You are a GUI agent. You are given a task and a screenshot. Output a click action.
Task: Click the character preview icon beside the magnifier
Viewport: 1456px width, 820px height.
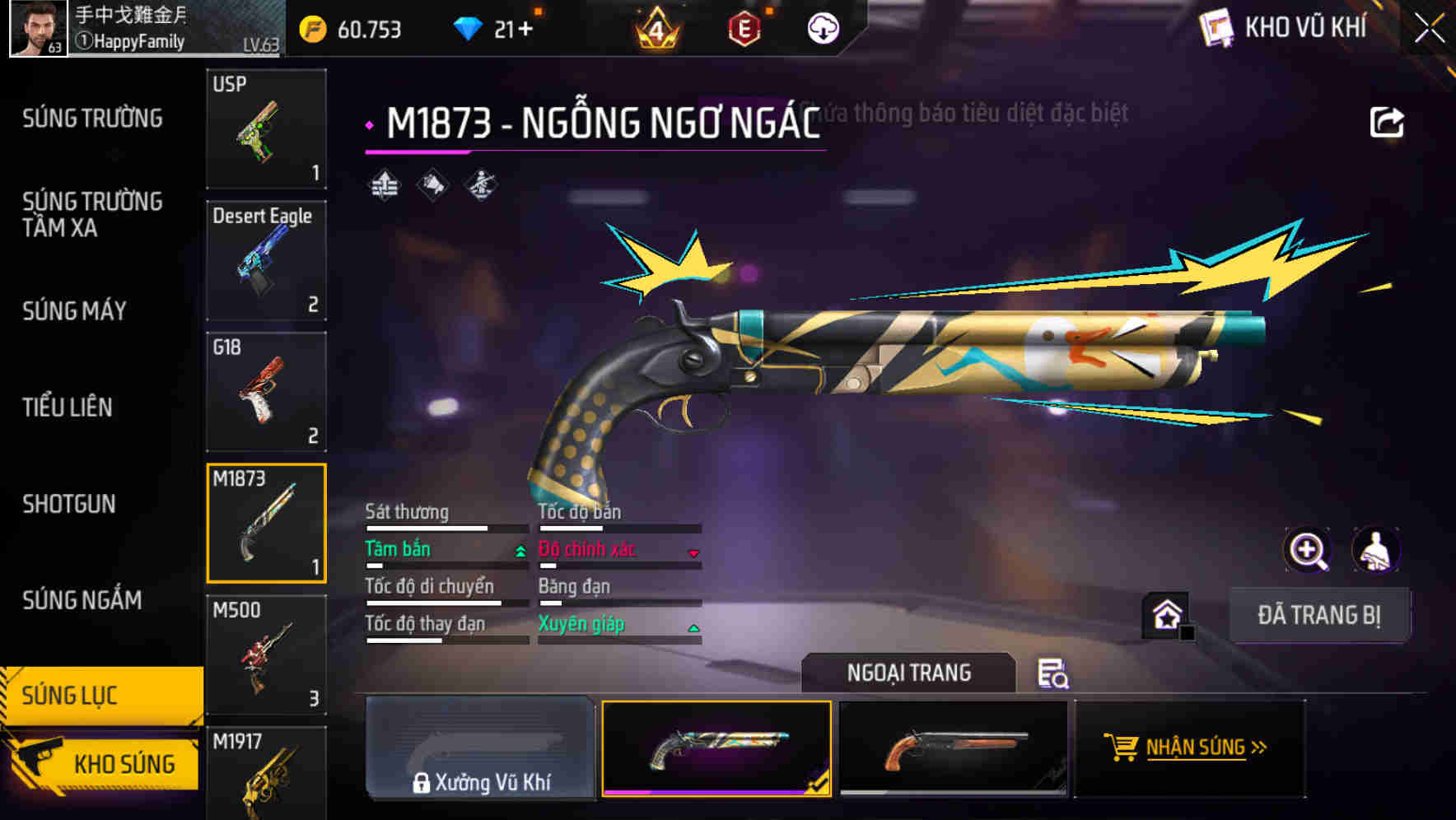pos(1375,549)
